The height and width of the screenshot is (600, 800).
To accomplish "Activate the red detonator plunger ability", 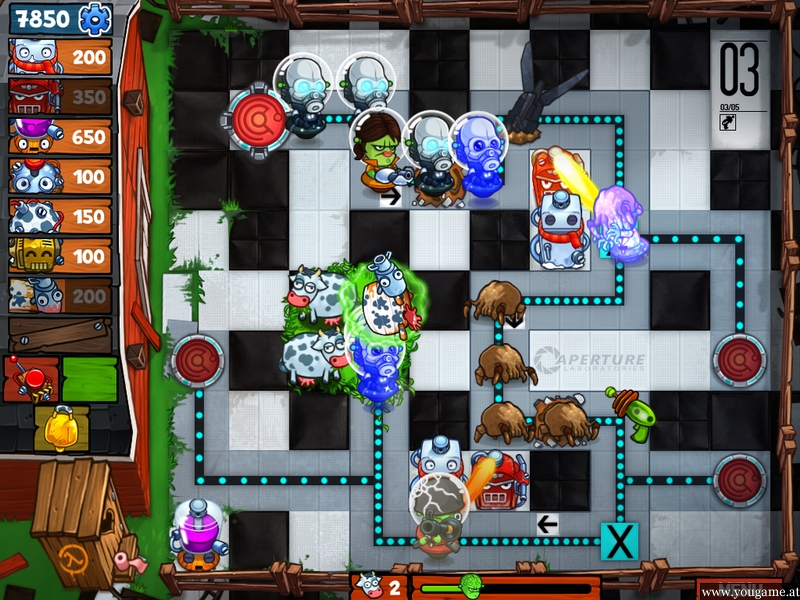I will [31, 379].
